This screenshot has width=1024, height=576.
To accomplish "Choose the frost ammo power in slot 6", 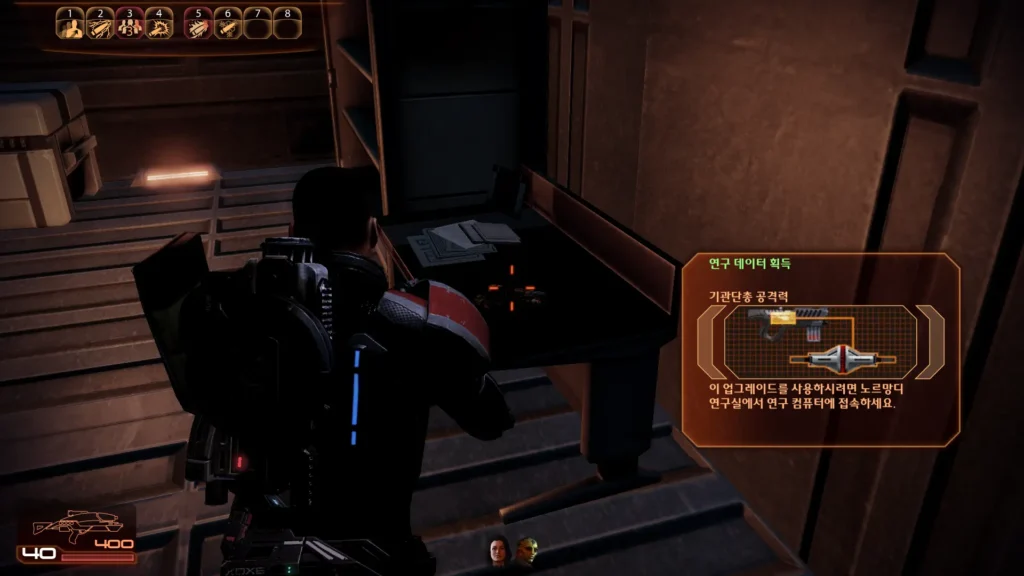I will point(228,27).
